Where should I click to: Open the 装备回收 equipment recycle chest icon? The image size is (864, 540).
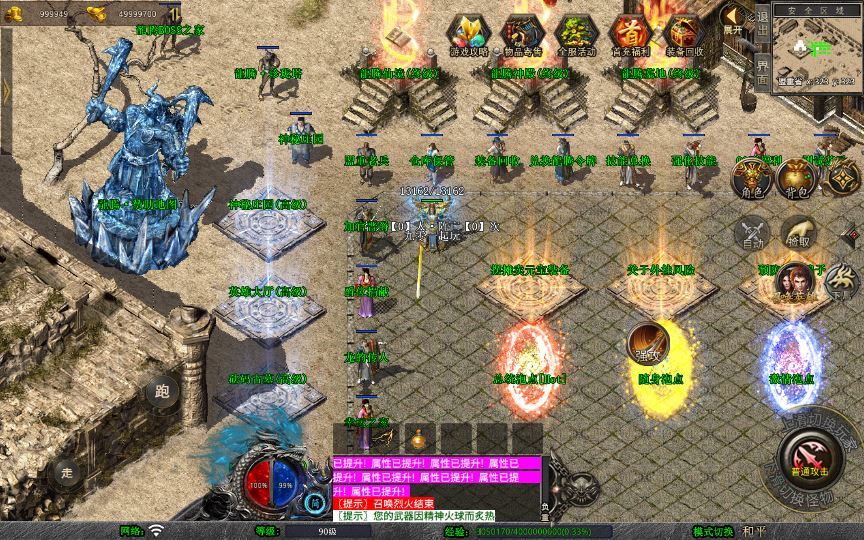[x=684, y=35]
